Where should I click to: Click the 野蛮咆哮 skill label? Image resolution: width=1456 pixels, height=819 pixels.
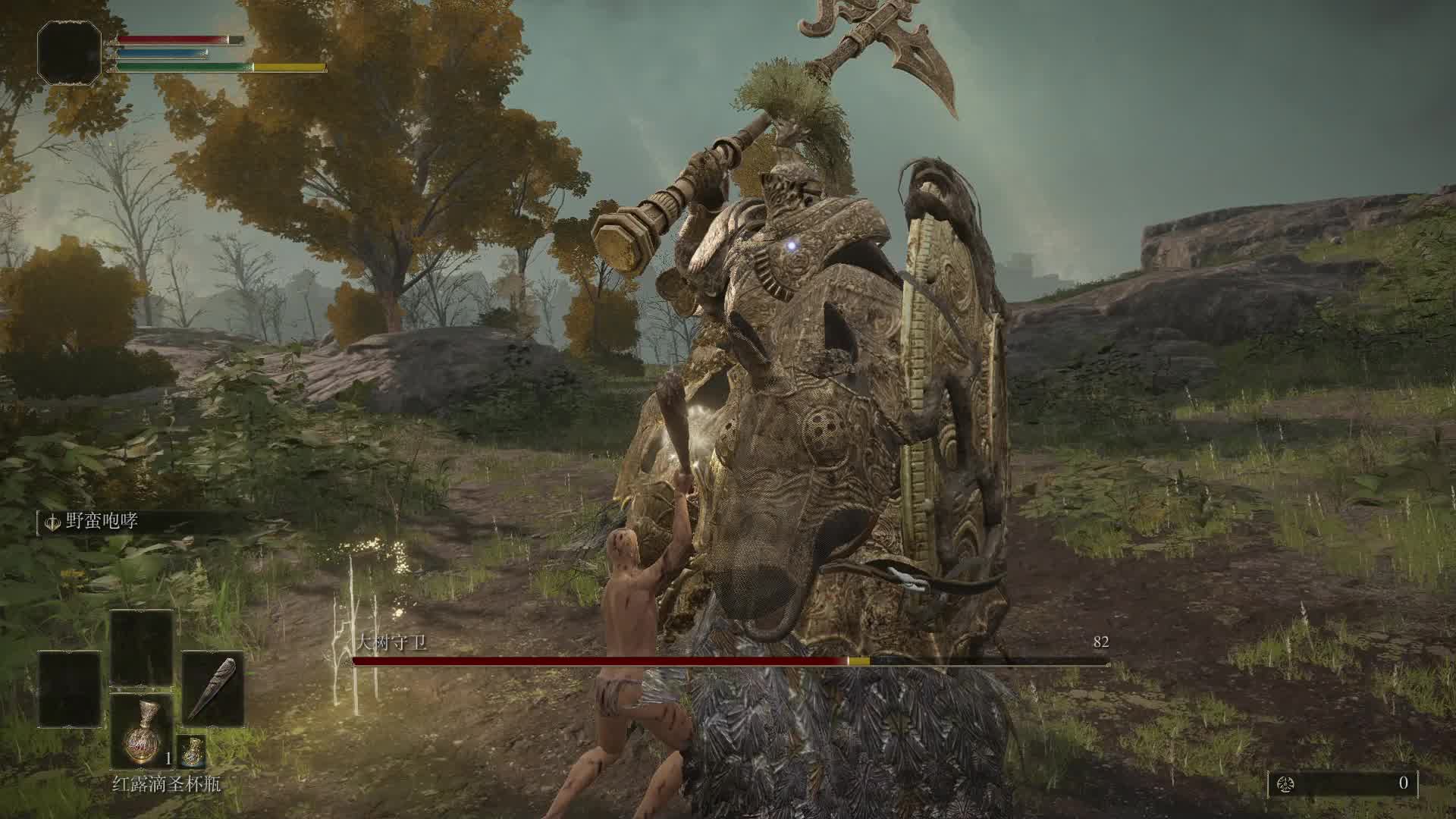coord(102,522)
